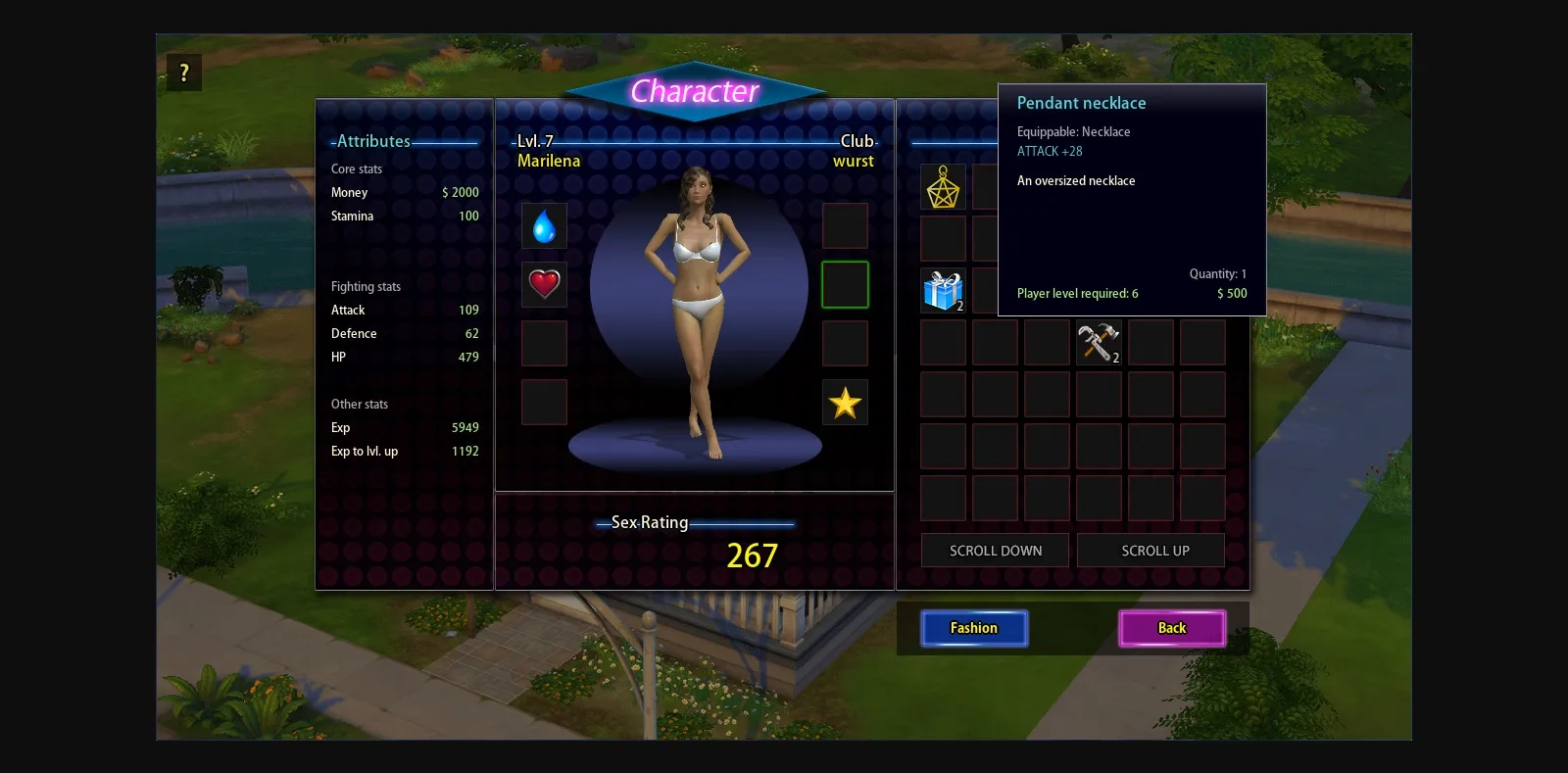The height and width of the screenshot is (773, 1568).
Task: Select the character name Marilena
Action: [549, 160]
